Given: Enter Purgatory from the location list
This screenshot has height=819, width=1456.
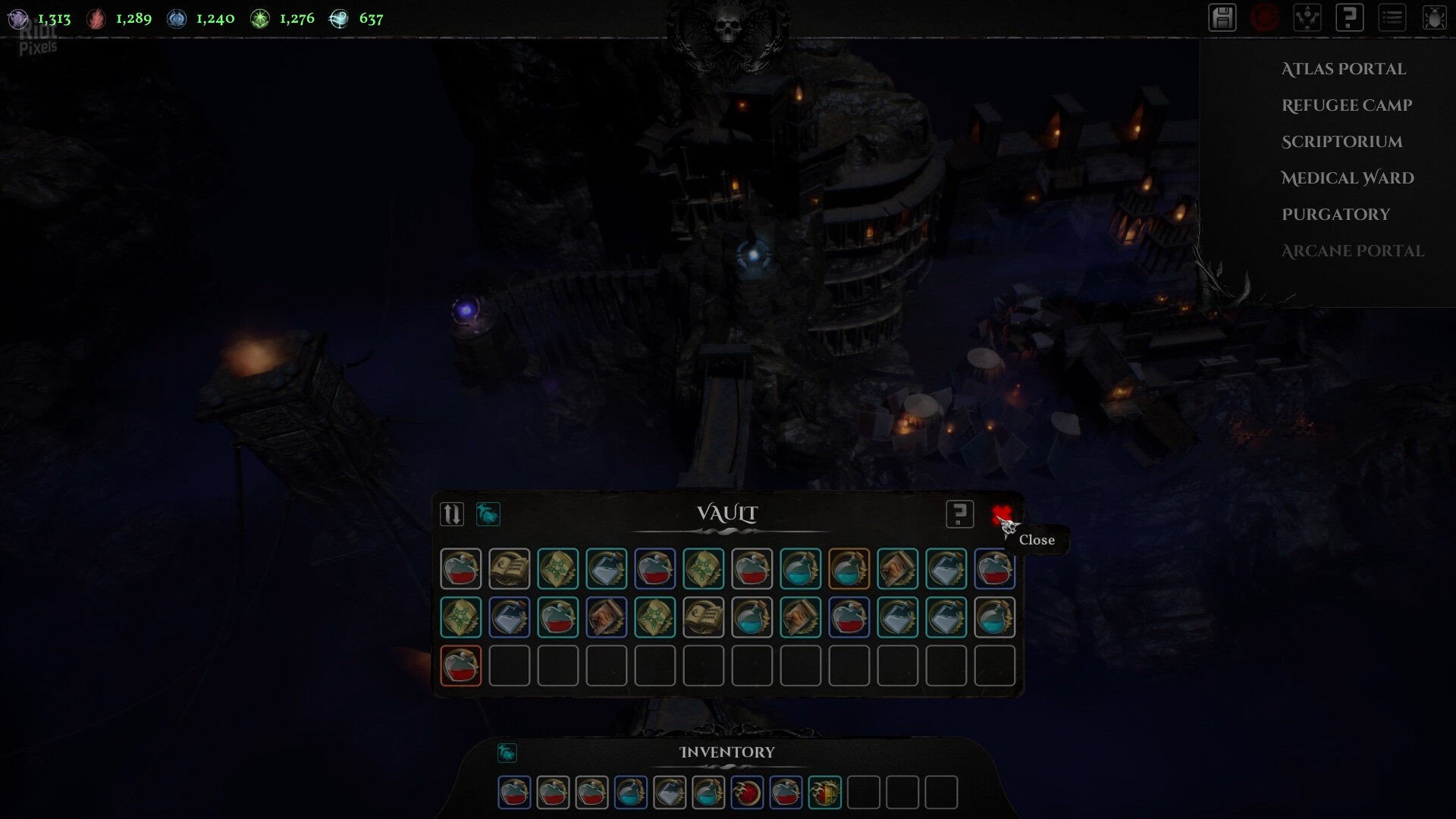Looking at the screenshot, I should (x=1335, y=215).
